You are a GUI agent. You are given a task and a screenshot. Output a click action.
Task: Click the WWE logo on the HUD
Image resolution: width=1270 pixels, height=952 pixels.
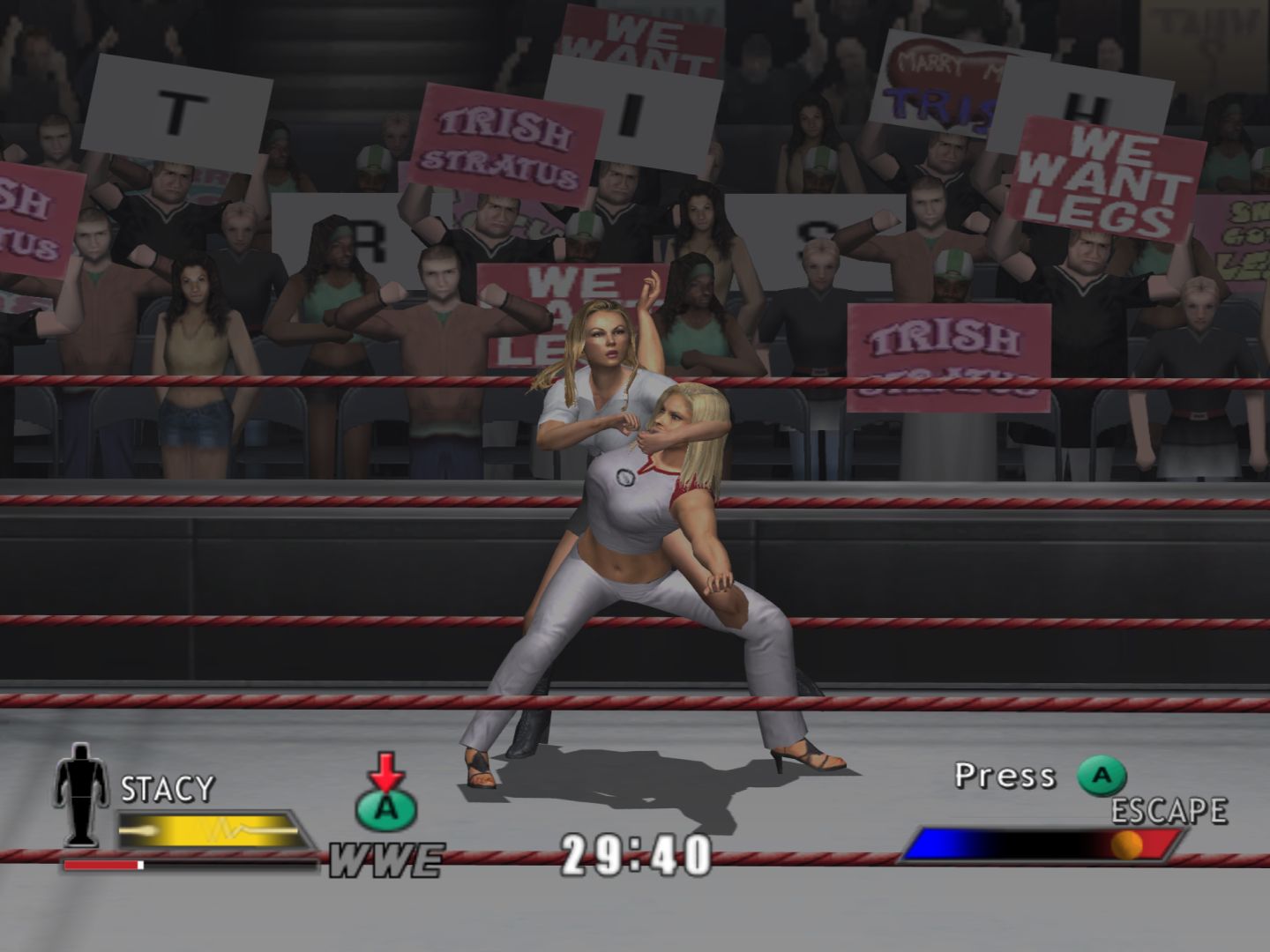385,860
